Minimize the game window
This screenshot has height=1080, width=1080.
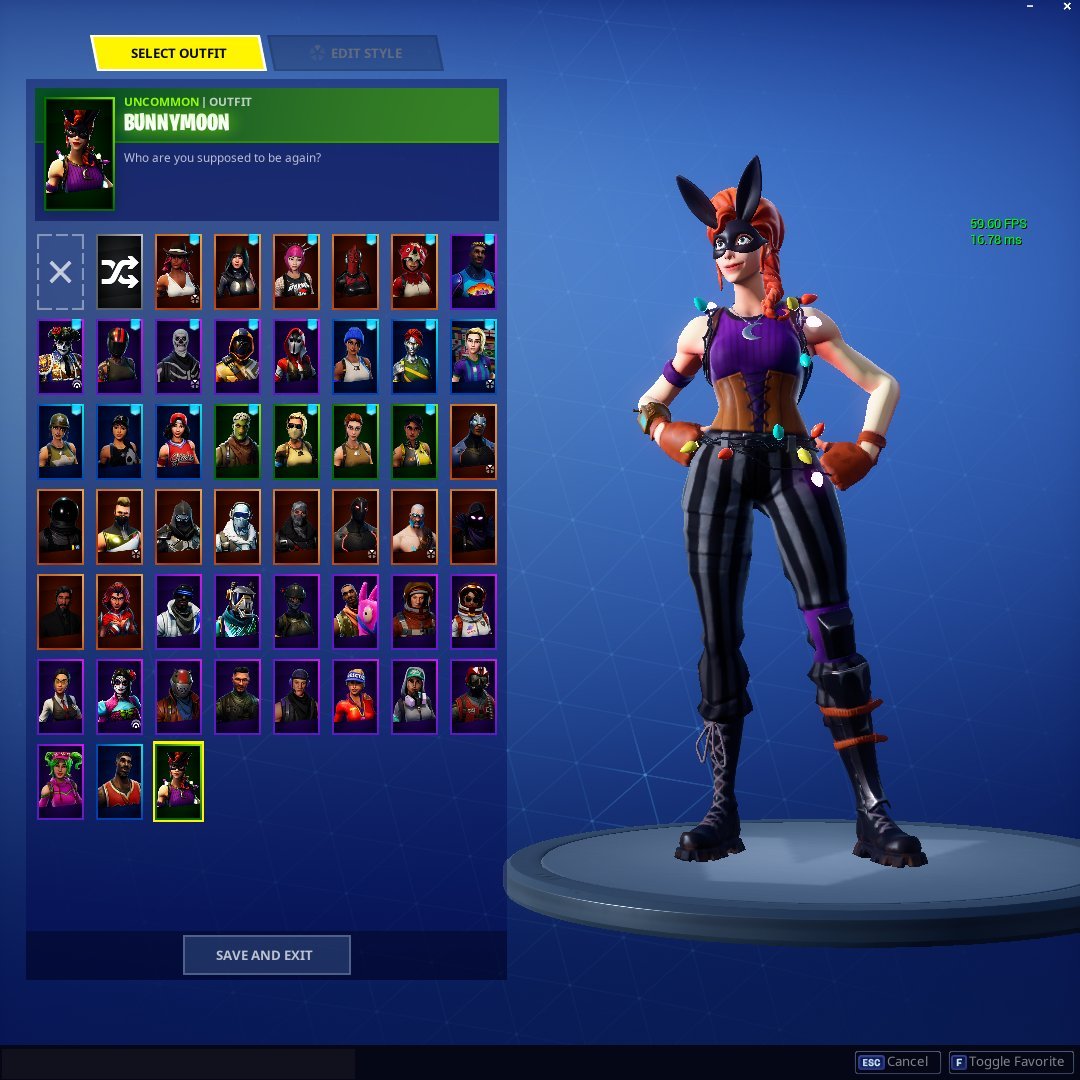point(1029,7)
